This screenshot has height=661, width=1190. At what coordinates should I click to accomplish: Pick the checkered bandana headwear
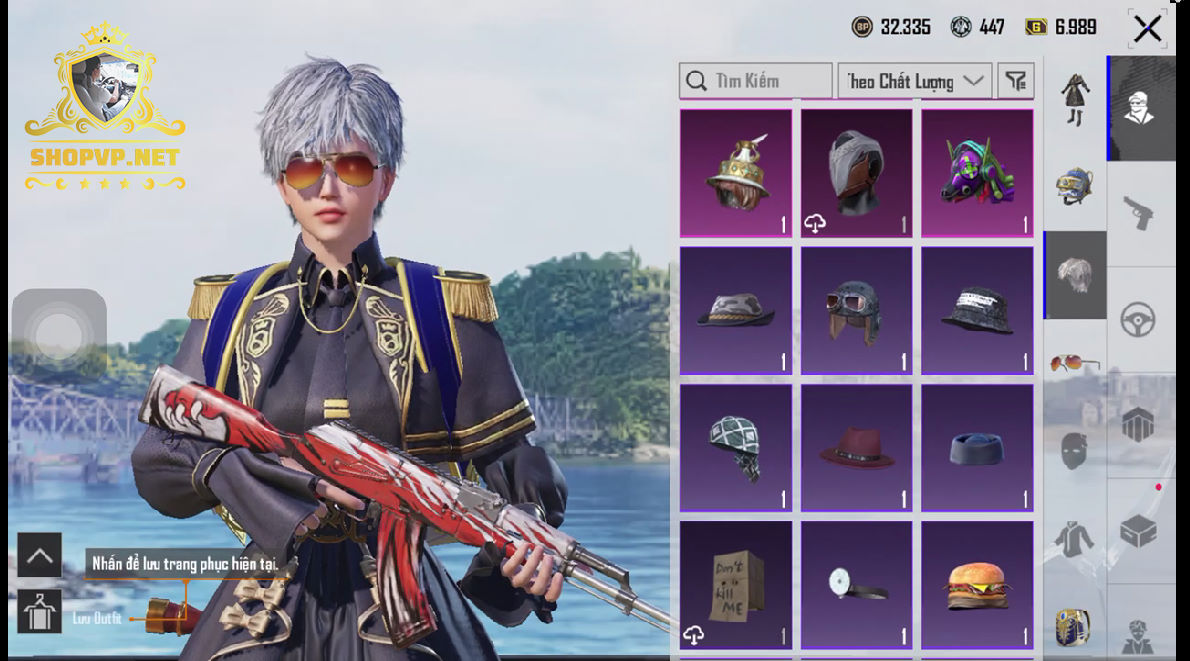pos(736,447)
